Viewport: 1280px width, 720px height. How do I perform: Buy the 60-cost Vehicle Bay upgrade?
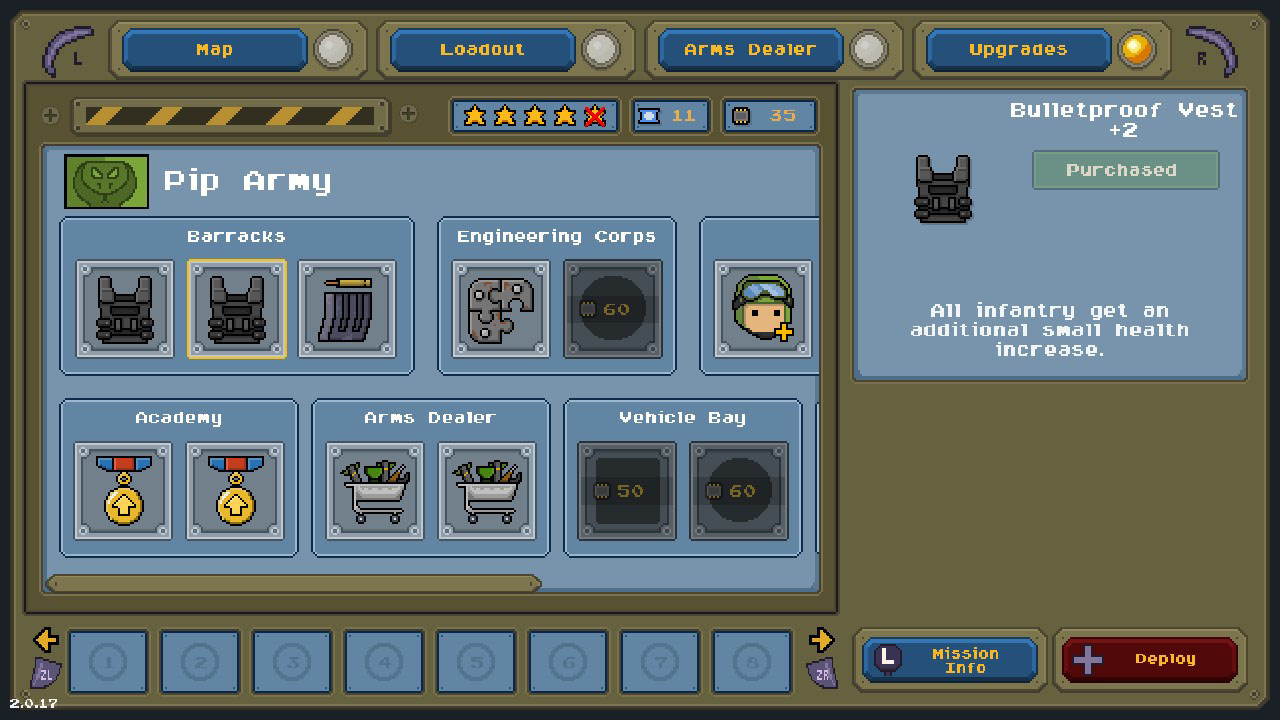pos(738,491)
